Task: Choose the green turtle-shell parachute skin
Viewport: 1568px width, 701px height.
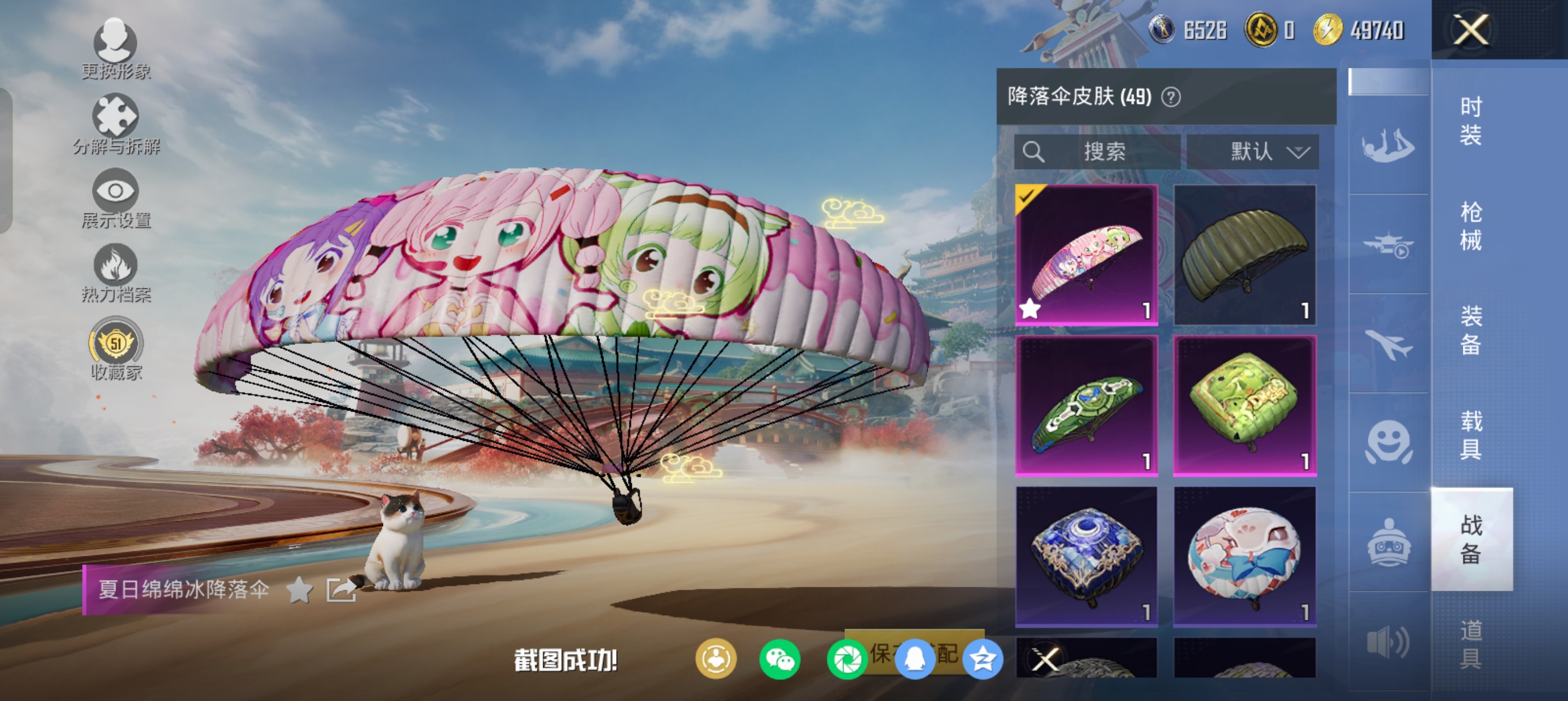Action: pos(1087,405)
